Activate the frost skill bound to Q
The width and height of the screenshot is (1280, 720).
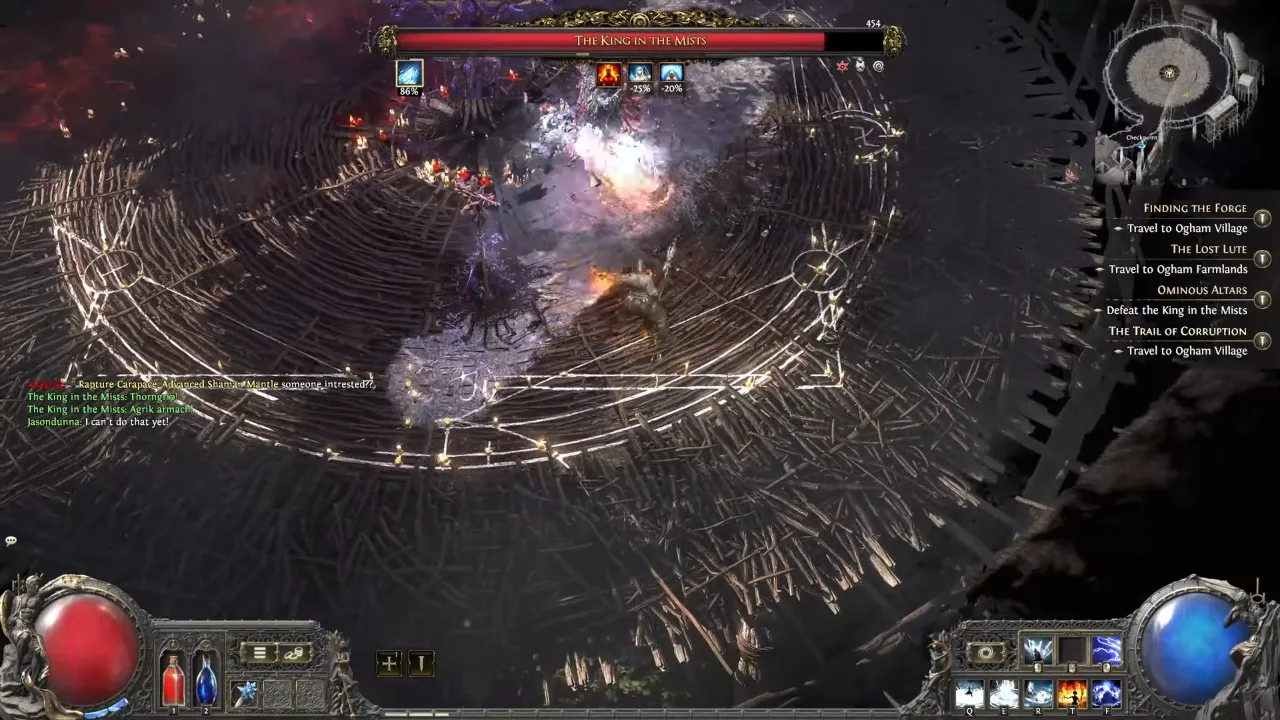[969, 692]
